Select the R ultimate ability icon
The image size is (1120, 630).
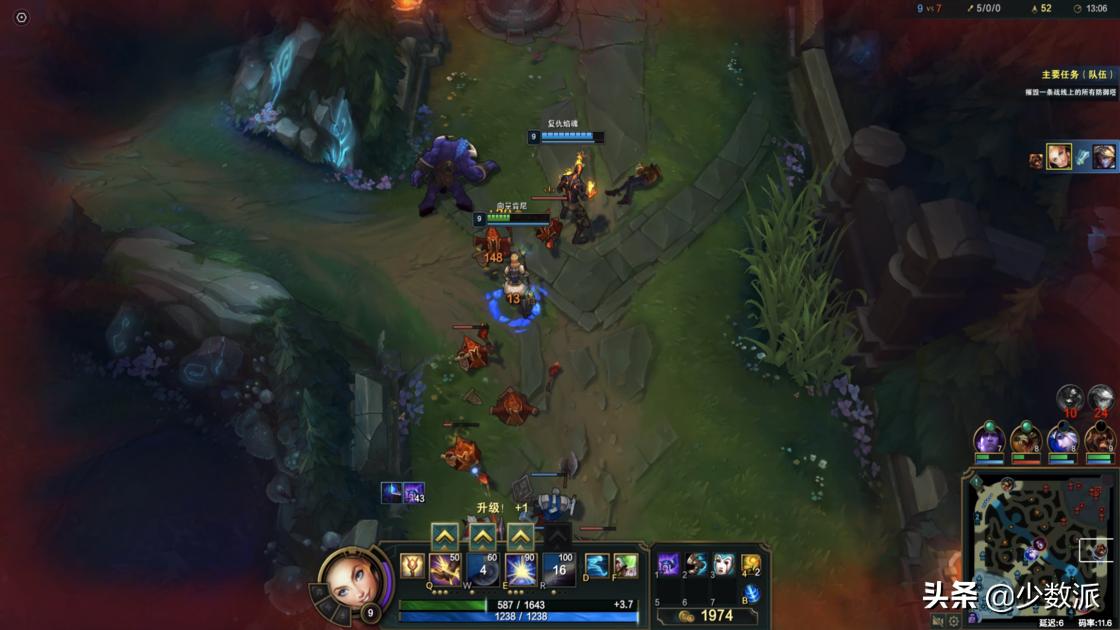[559, 569]
